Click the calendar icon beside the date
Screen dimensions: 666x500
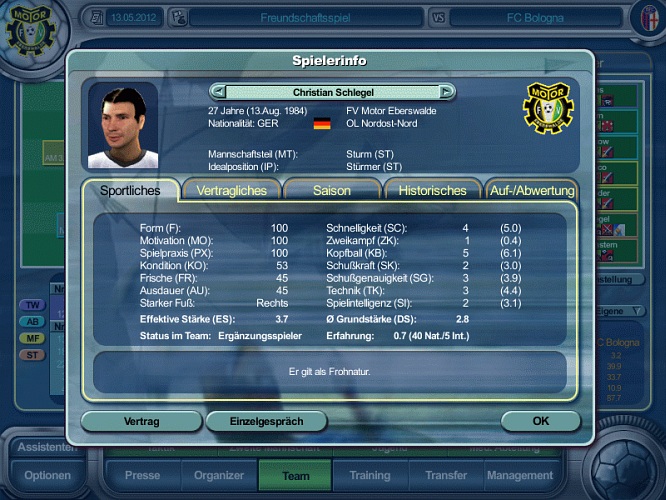click(x=95, y=17)
